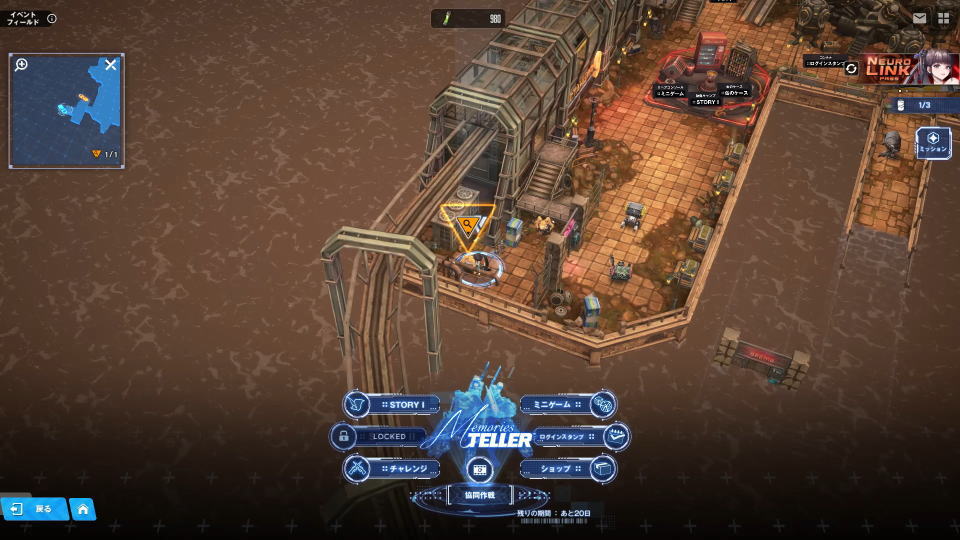The image size is (960, 540).
Task: Zoom the minimap with the magnifier button
Action: tap(21, 65)
